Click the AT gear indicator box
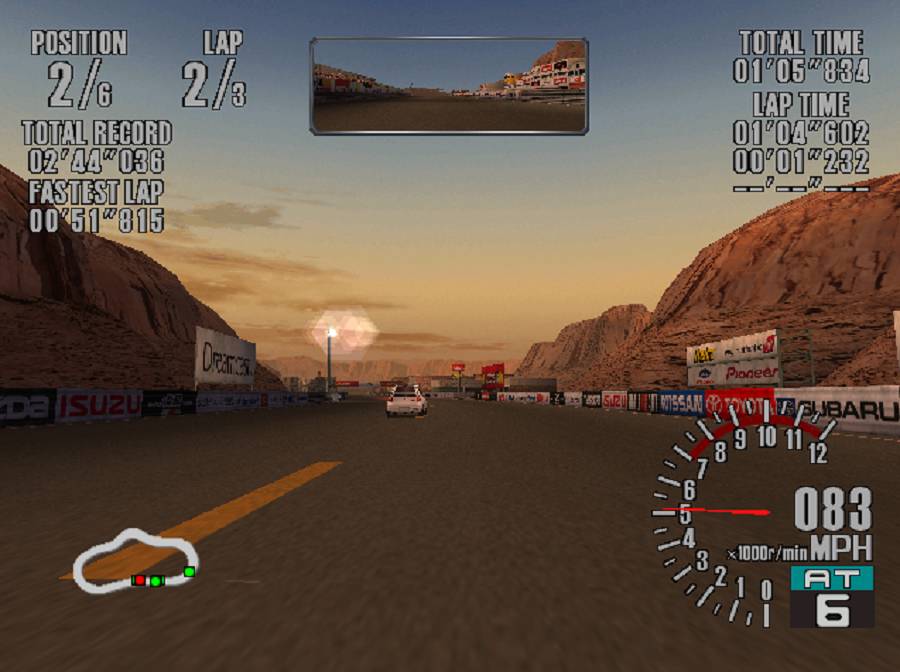The height and width of the screenshot is (672, 900). (x=831, y=597)
